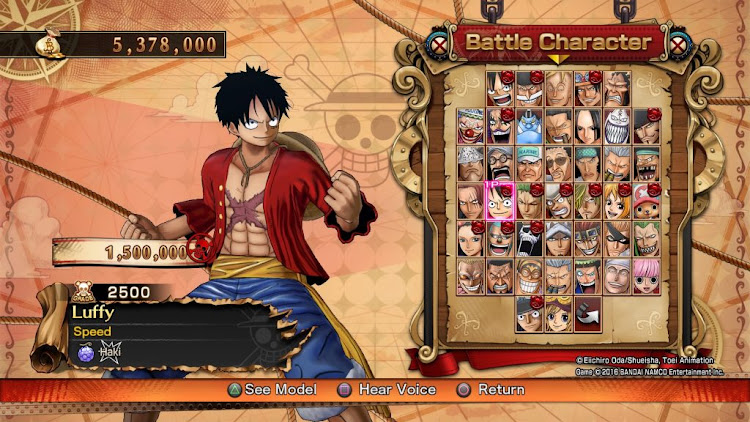
Task: Select the blue fish-man Jimbei portrait
Action: 530,125
